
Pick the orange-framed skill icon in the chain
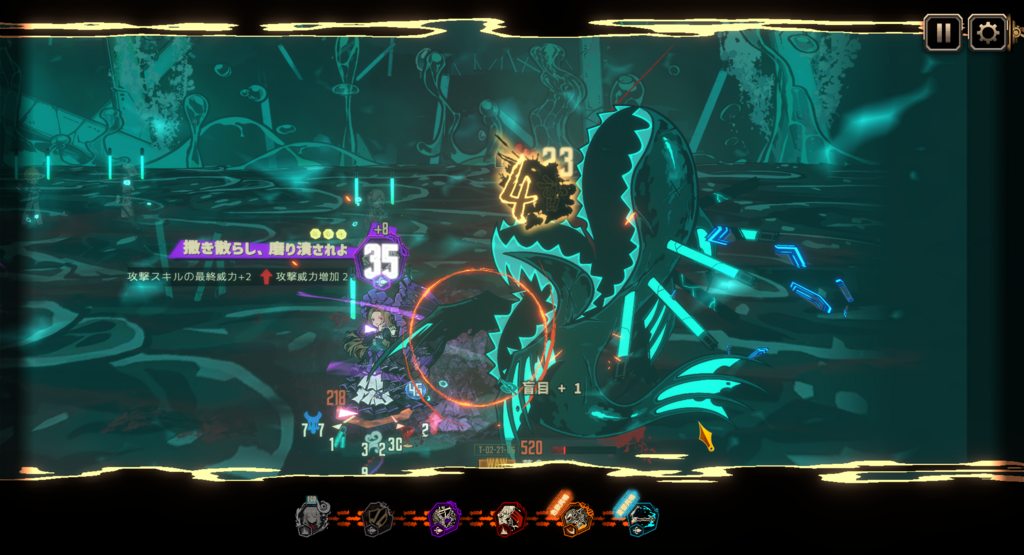point(576,518)
